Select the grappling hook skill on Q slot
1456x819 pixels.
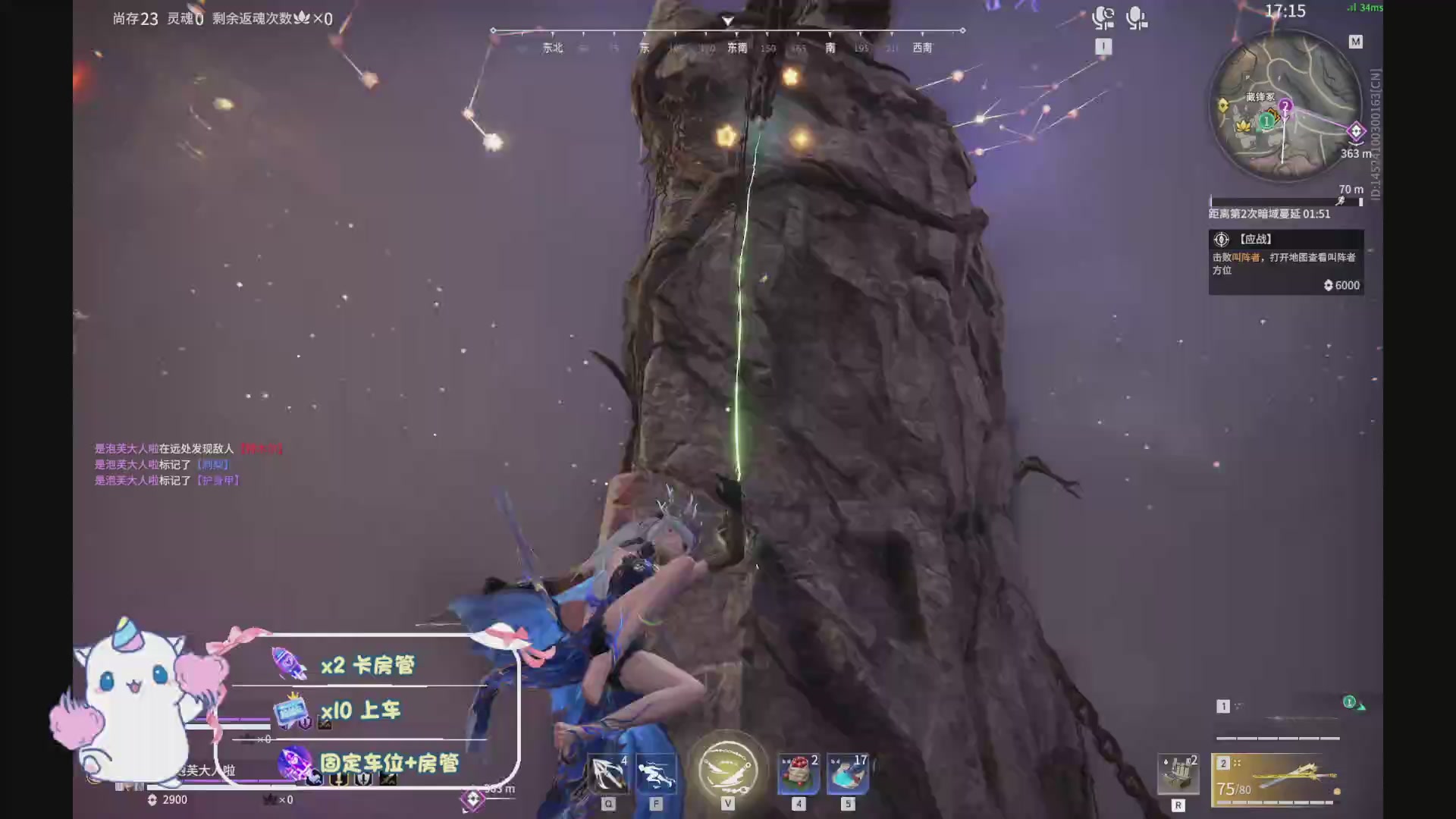coord(607,770)
